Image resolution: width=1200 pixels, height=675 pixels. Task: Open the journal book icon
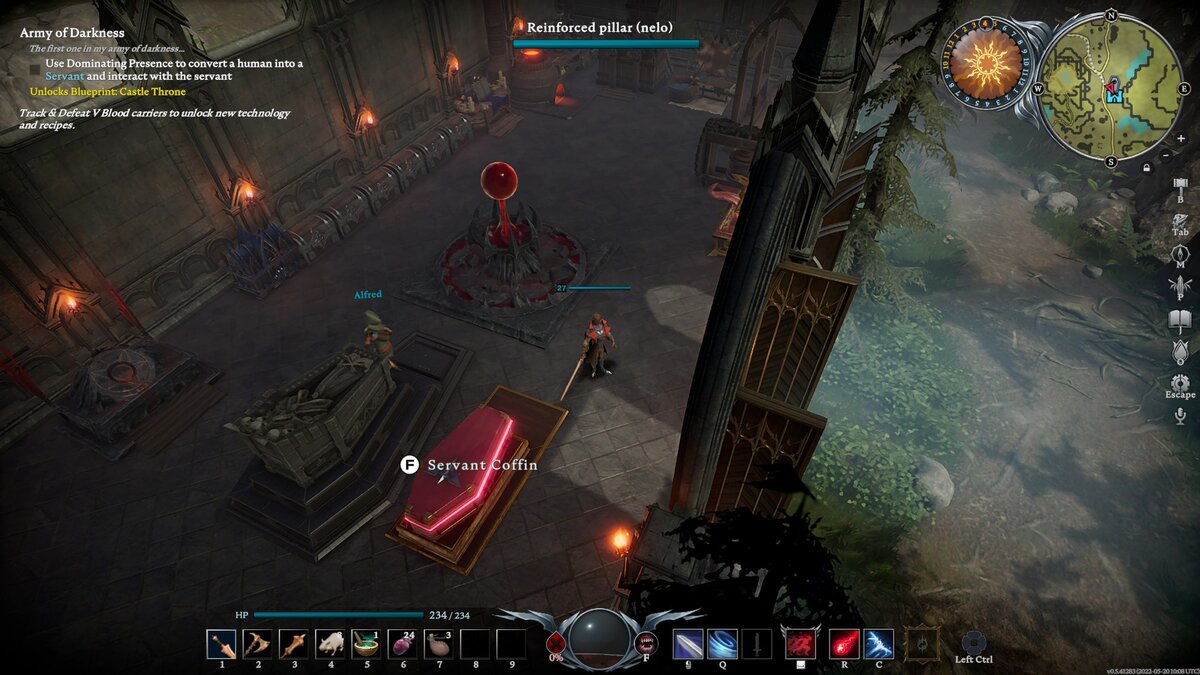(x=1180, y=321)
